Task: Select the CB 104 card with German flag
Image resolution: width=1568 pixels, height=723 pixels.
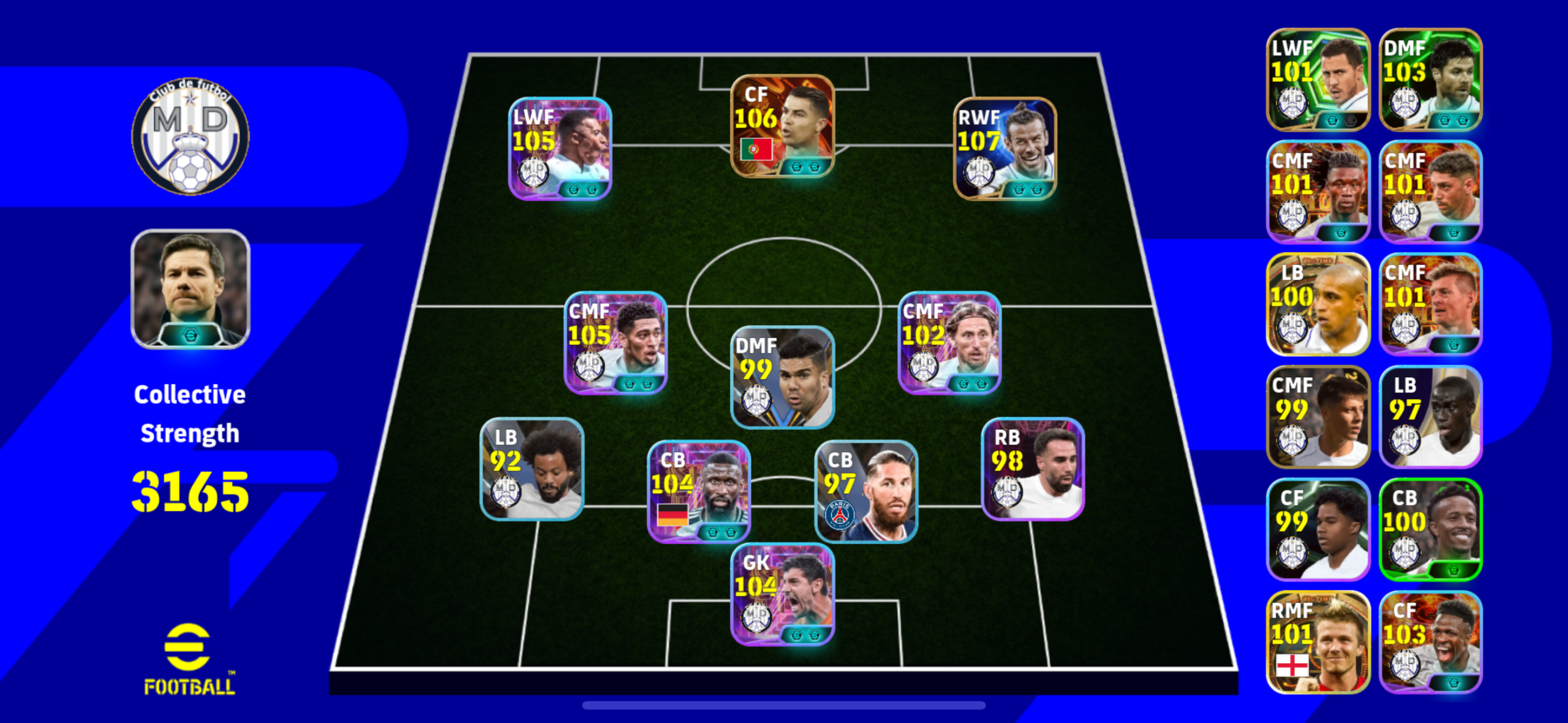Action: click(x=699, y=491)
